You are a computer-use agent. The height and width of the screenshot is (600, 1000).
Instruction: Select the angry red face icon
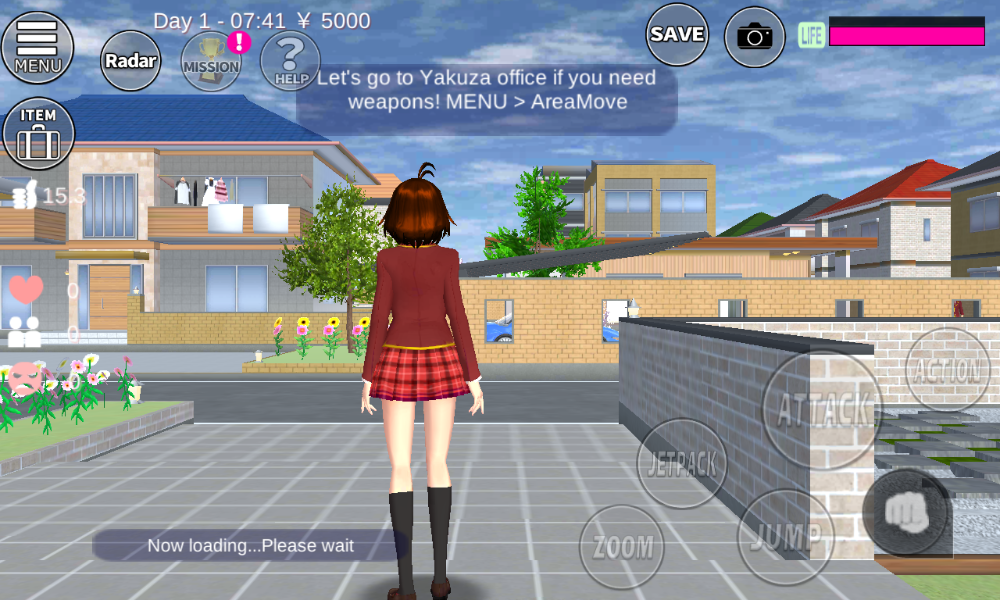click(27, 379)
